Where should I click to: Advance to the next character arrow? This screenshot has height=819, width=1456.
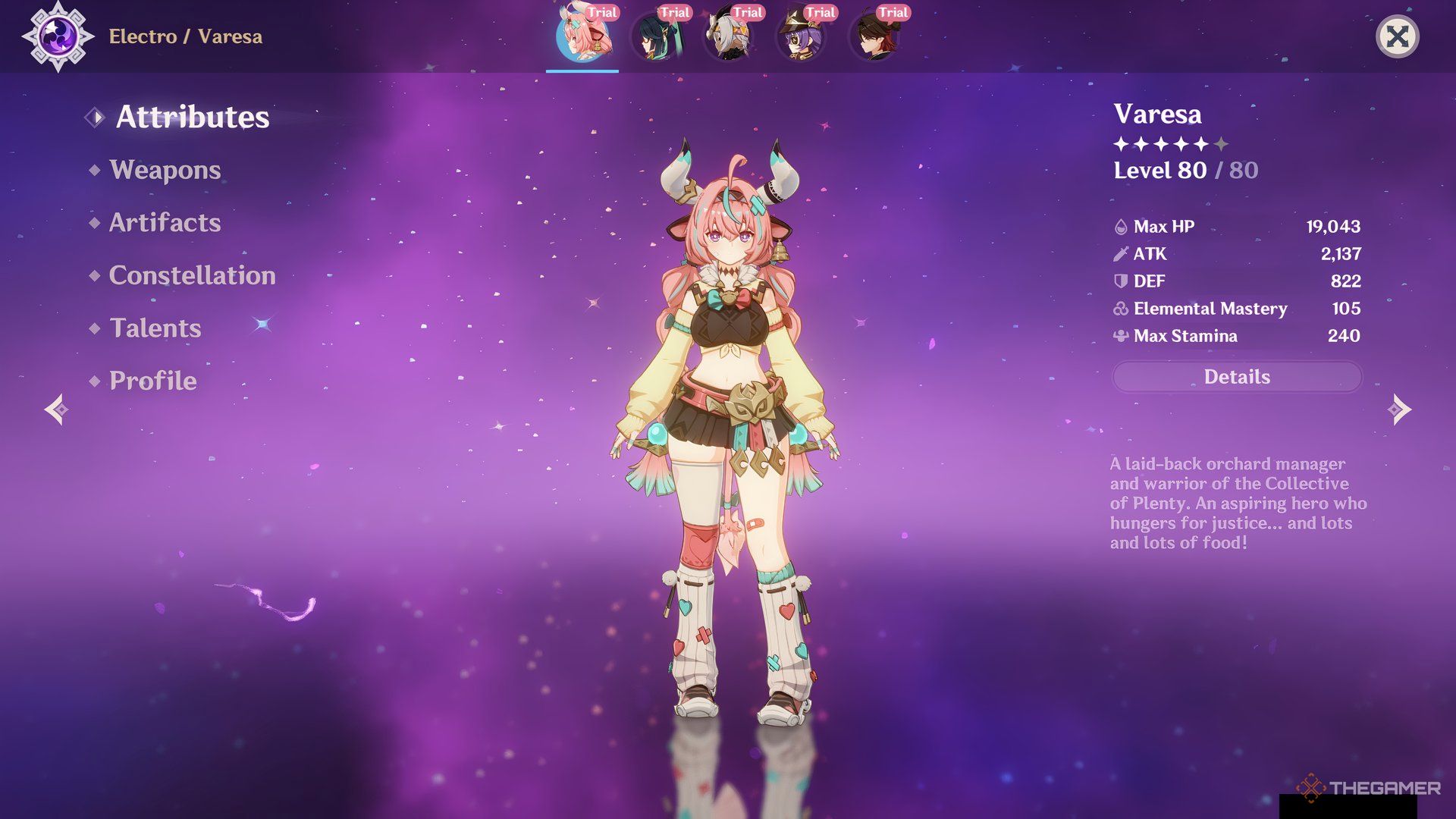[x=1398, y=409]
